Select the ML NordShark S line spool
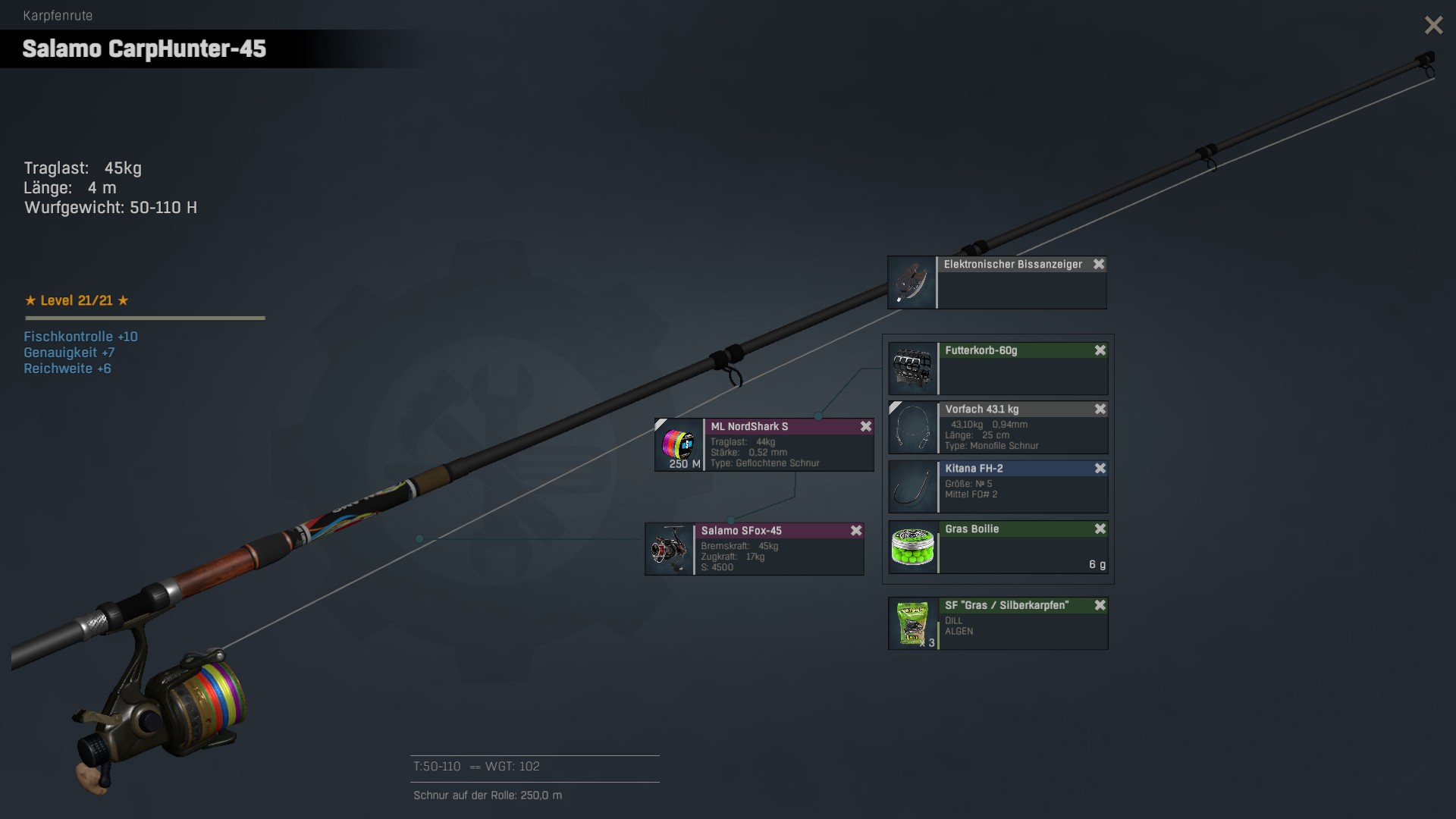This screenshot has height=819, width=1456. point(679,444)
